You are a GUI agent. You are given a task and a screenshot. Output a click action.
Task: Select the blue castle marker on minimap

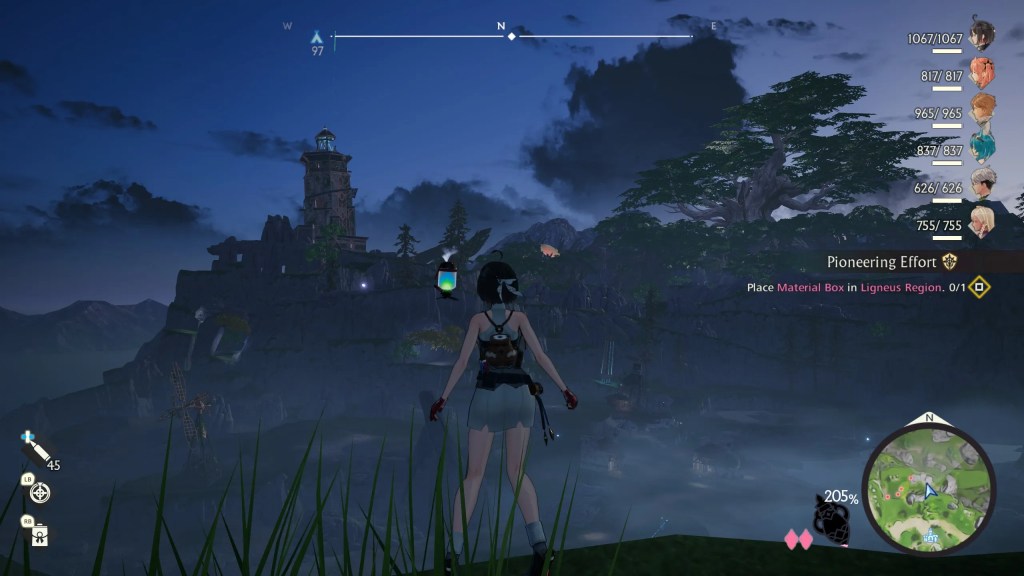tap(931, 537)
